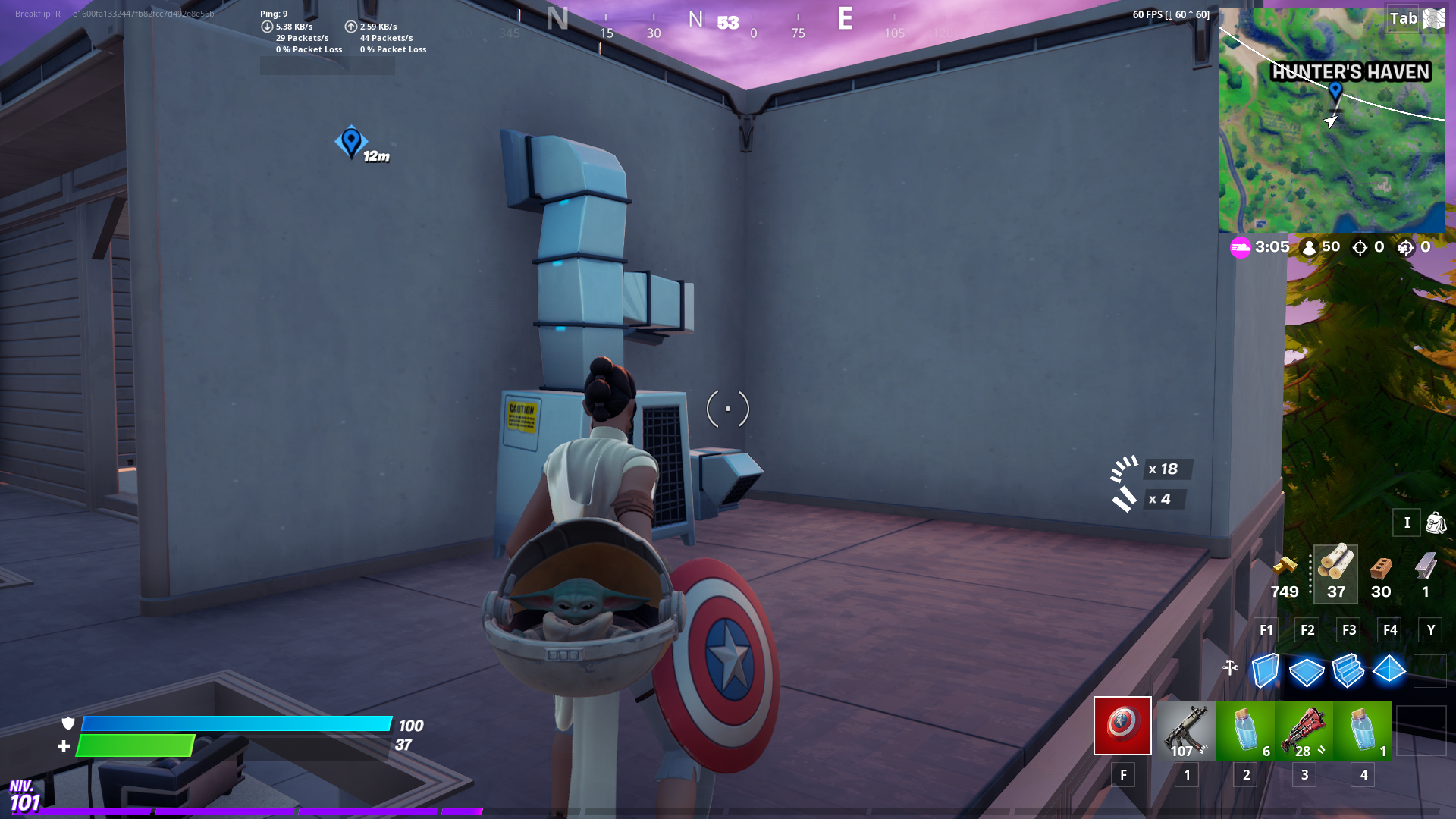This screenshot has height=819, width=1456.
Task: Select the wall building piece under F1
Action: (x=1265, y=670)
